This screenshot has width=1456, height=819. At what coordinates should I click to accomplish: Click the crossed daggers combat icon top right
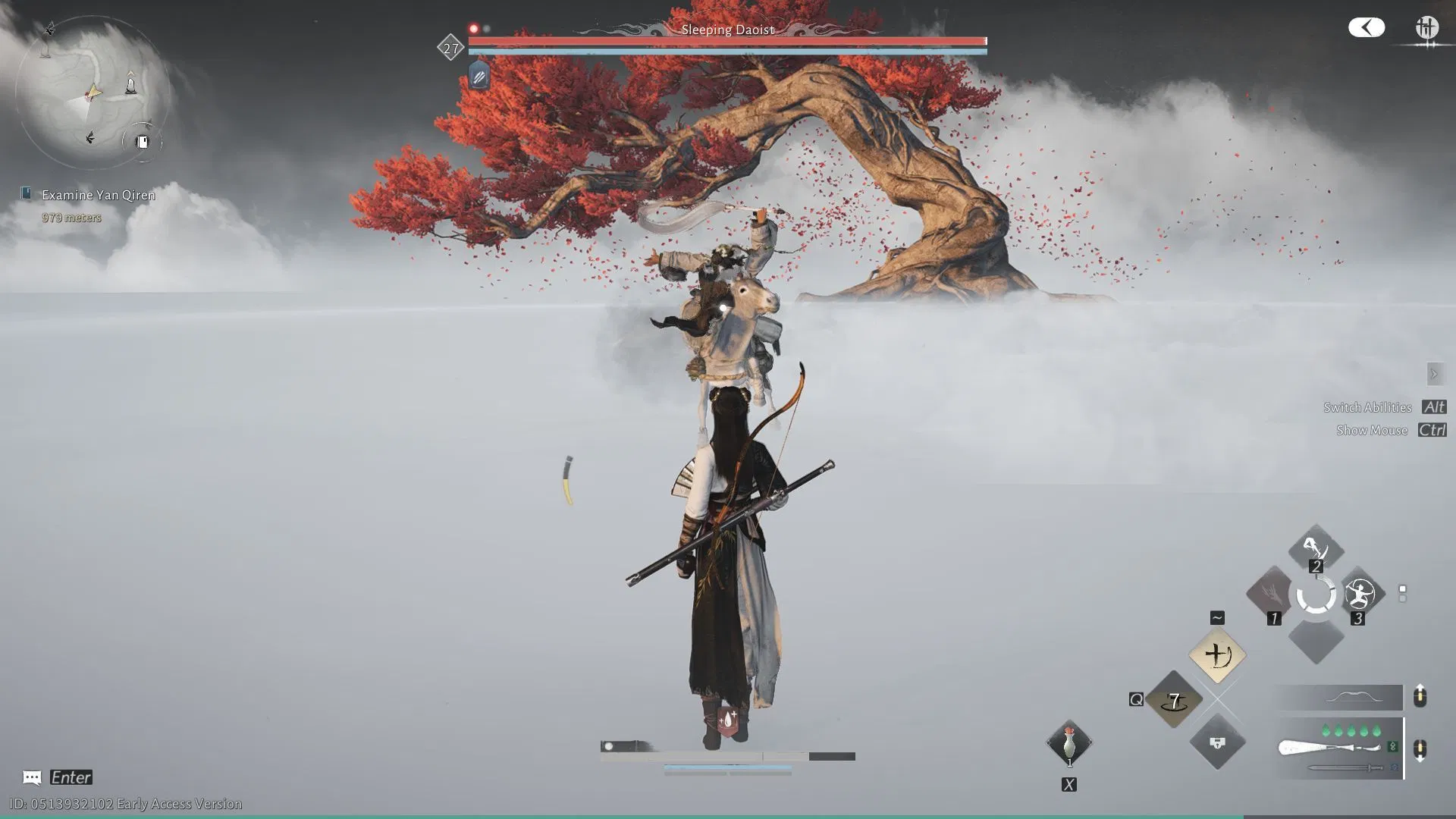(x=1427, y=27)
